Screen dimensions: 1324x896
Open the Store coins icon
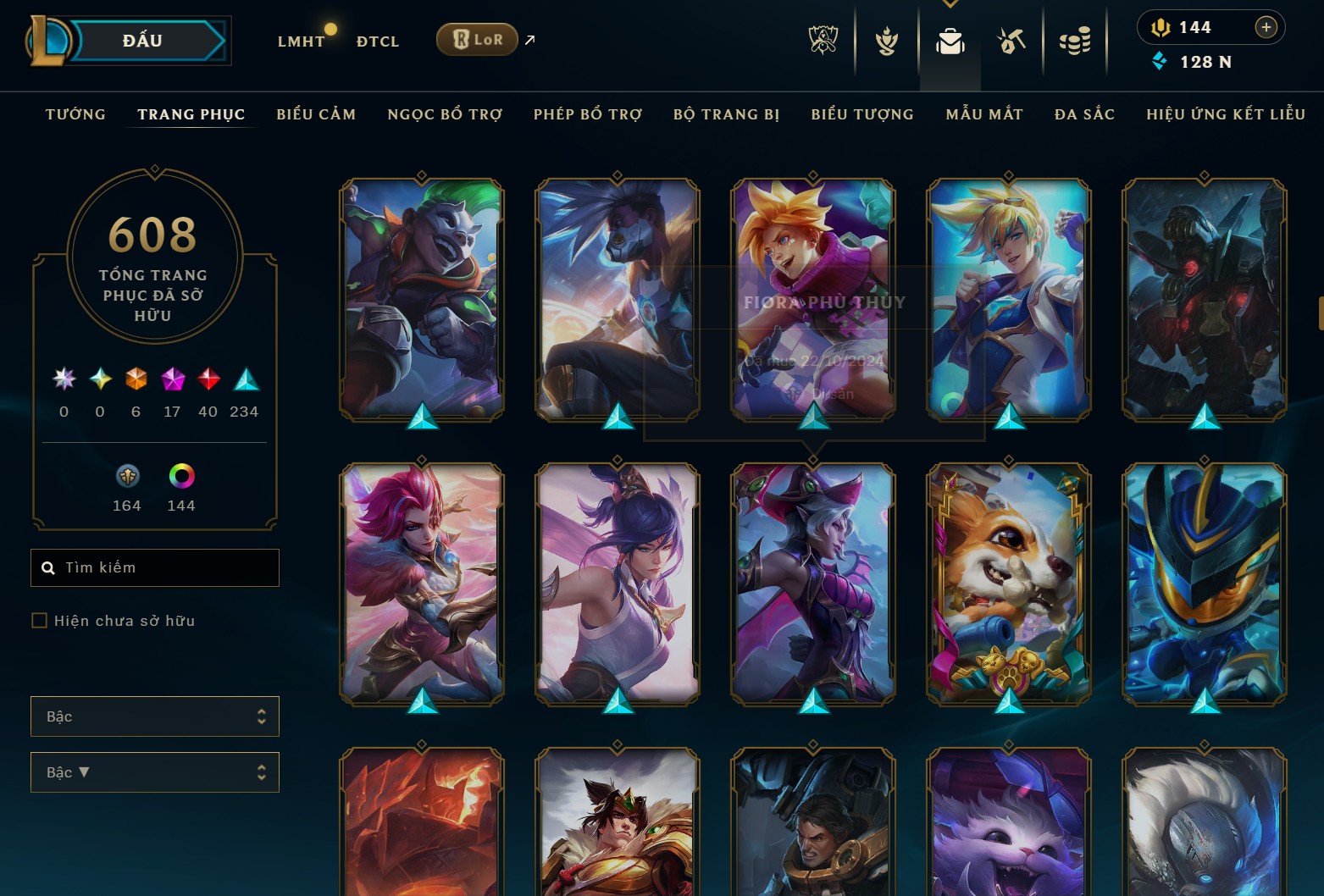point(1075,40)
